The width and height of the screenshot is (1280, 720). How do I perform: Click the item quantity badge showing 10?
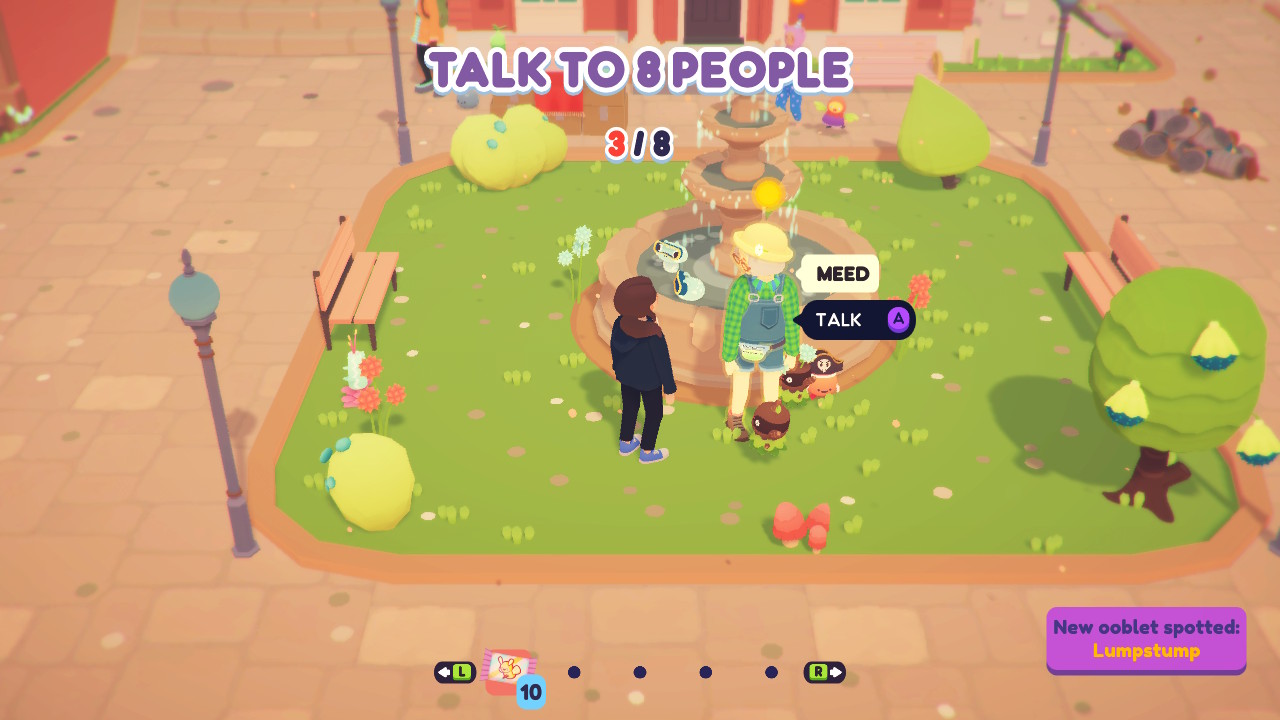click(531, 689)
